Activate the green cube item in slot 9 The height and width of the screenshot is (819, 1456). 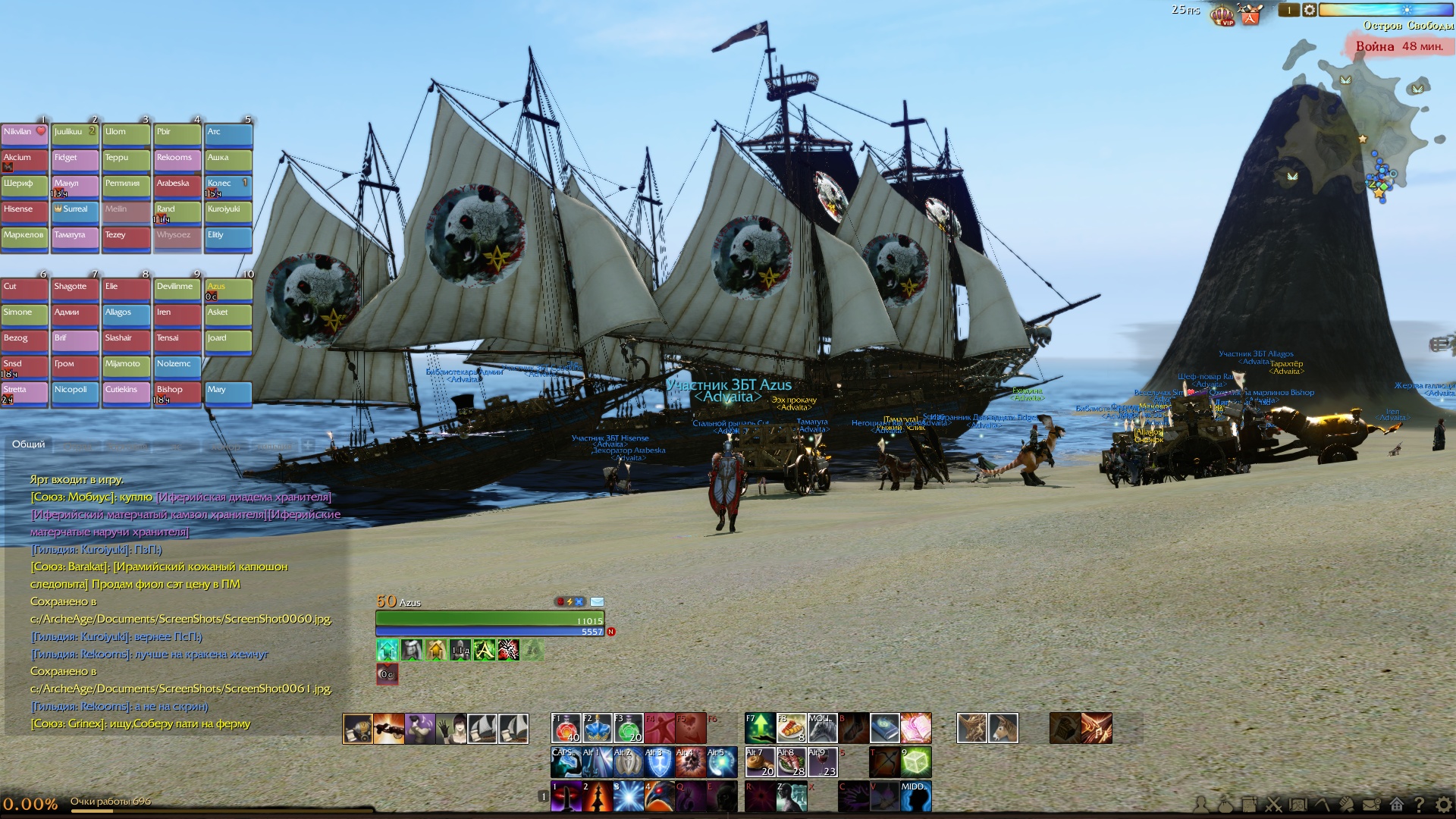915,762
